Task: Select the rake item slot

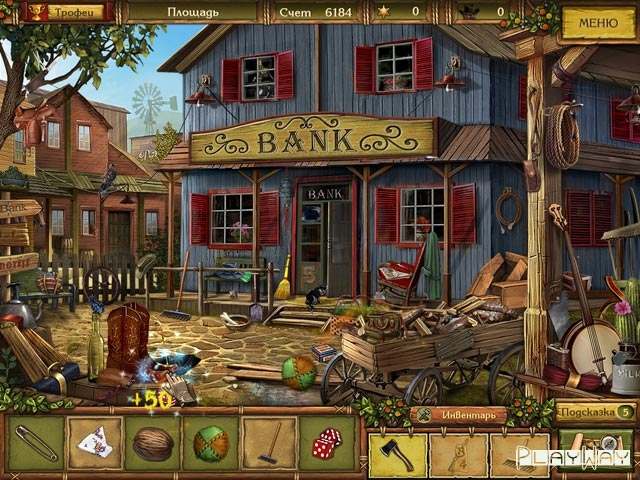Action: click(x=269, y=443)
